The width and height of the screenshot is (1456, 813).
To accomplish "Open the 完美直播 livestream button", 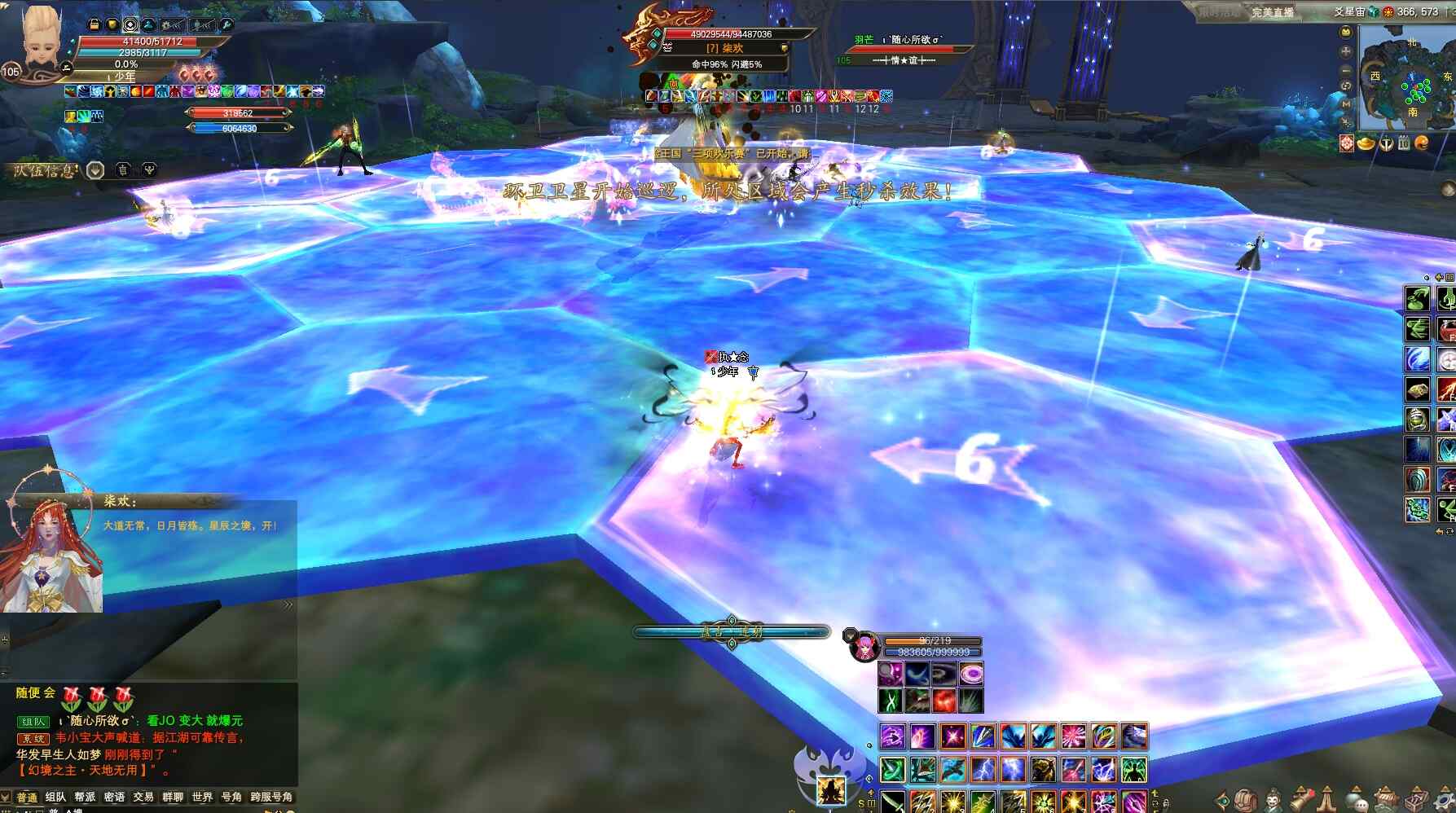I will point(1273,12).
